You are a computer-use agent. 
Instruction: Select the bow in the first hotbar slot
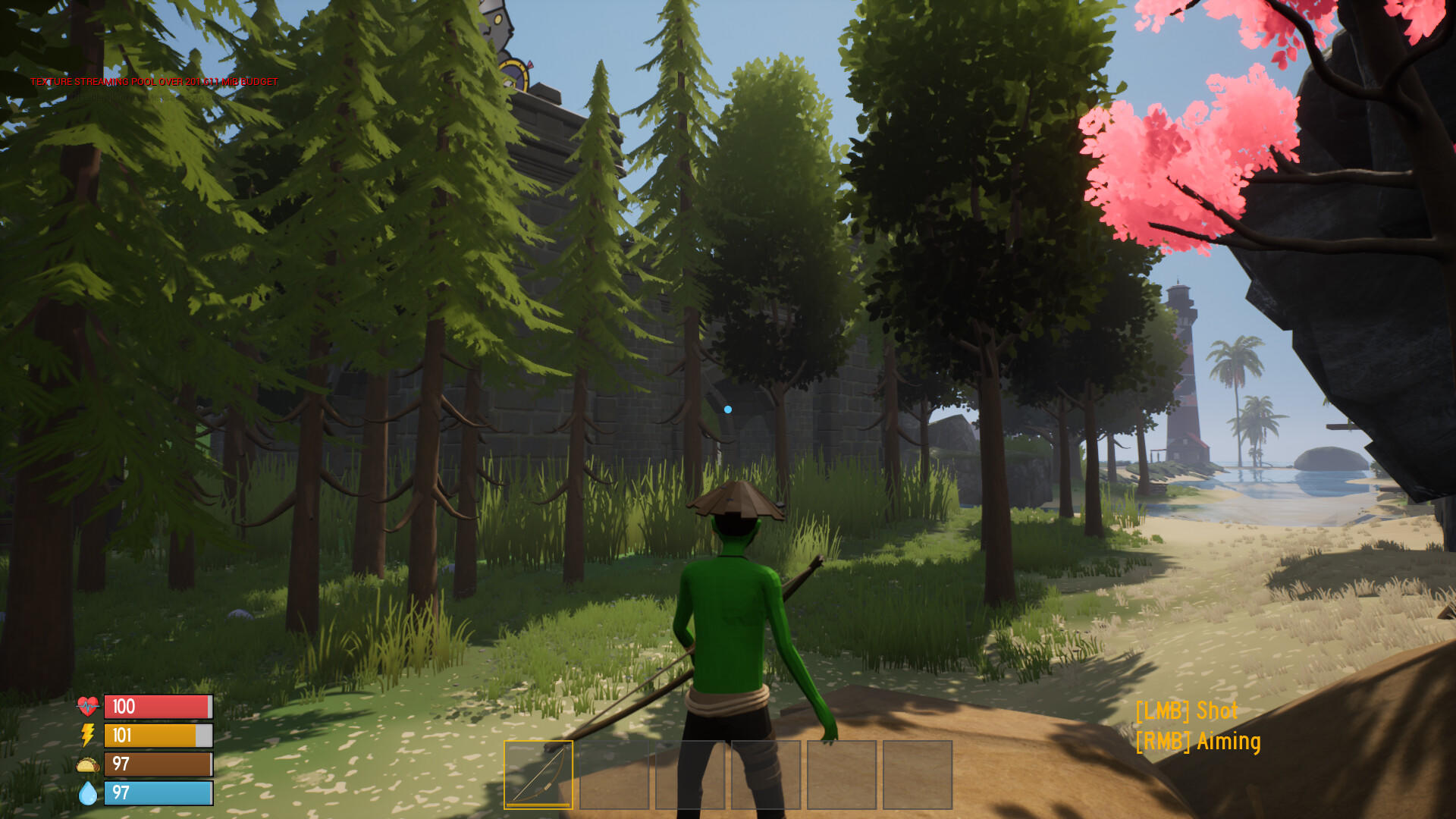tap(540, 775)
